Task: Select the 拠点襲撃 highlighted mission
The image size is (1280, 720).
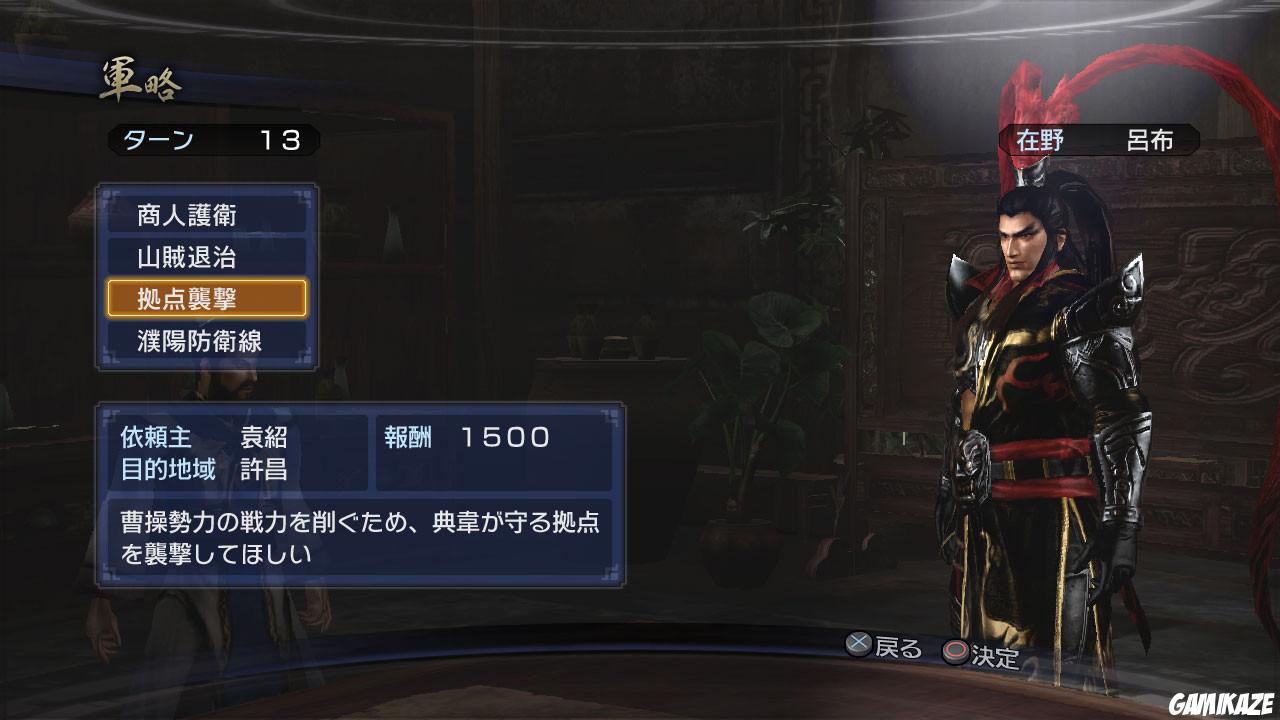Action: pyautogui.click(x=207, y=298)
